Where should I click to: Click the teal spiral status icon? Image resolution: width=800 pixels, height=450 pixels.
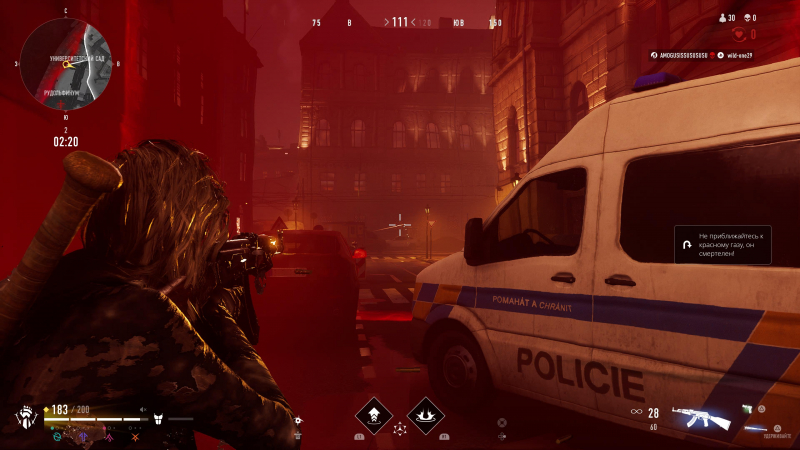click(58, 436)
